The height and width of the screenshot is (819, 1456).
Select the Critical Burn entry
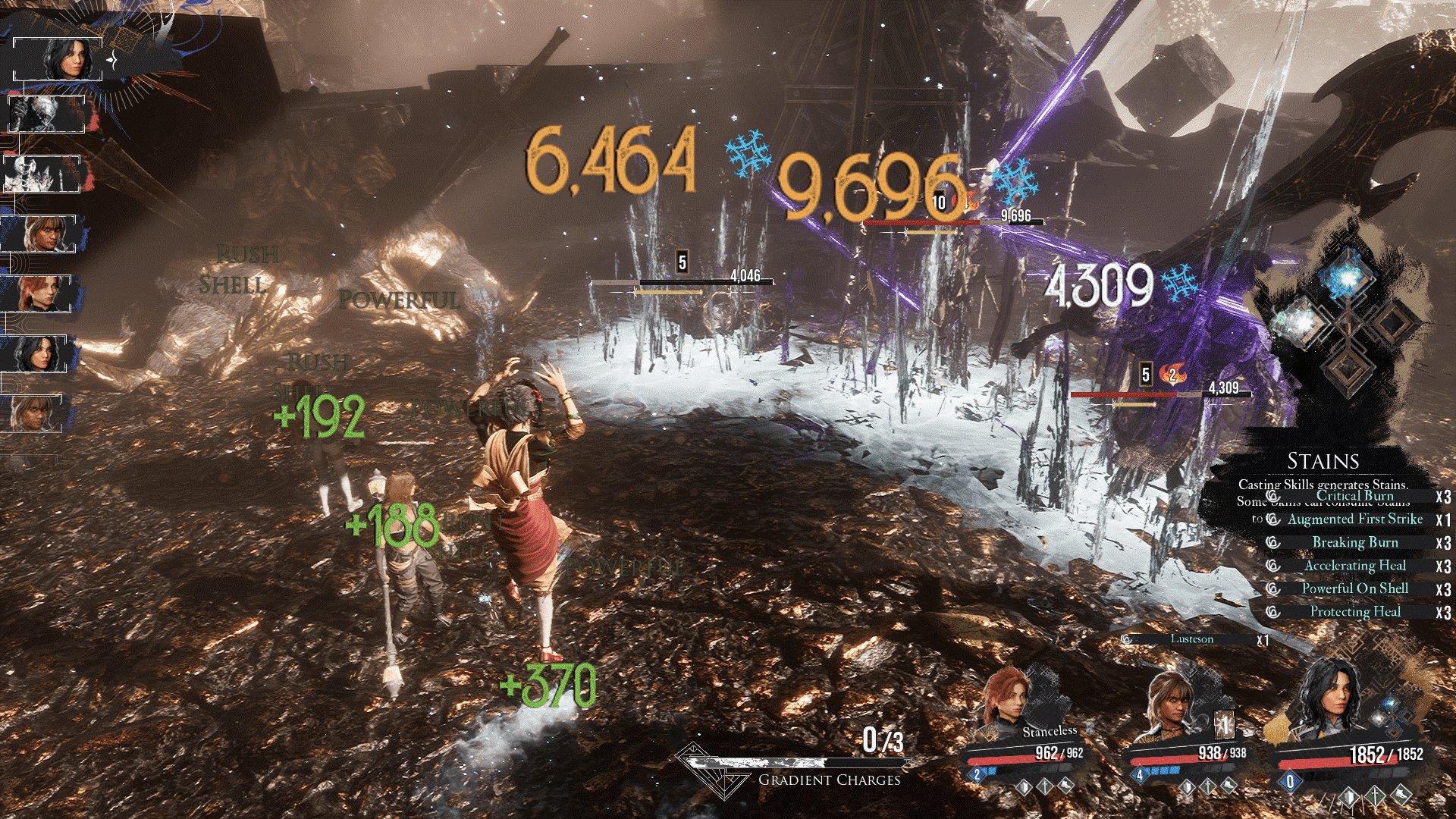[1354, 496]
